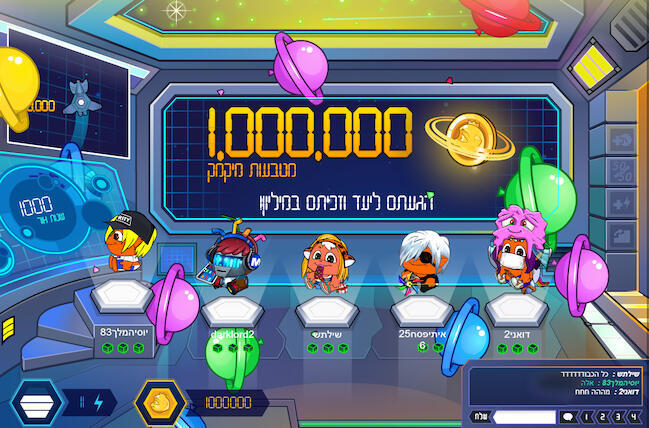Click the gold coin hexagon icon
Screen dimensions: 649x428
click(158, 404)
